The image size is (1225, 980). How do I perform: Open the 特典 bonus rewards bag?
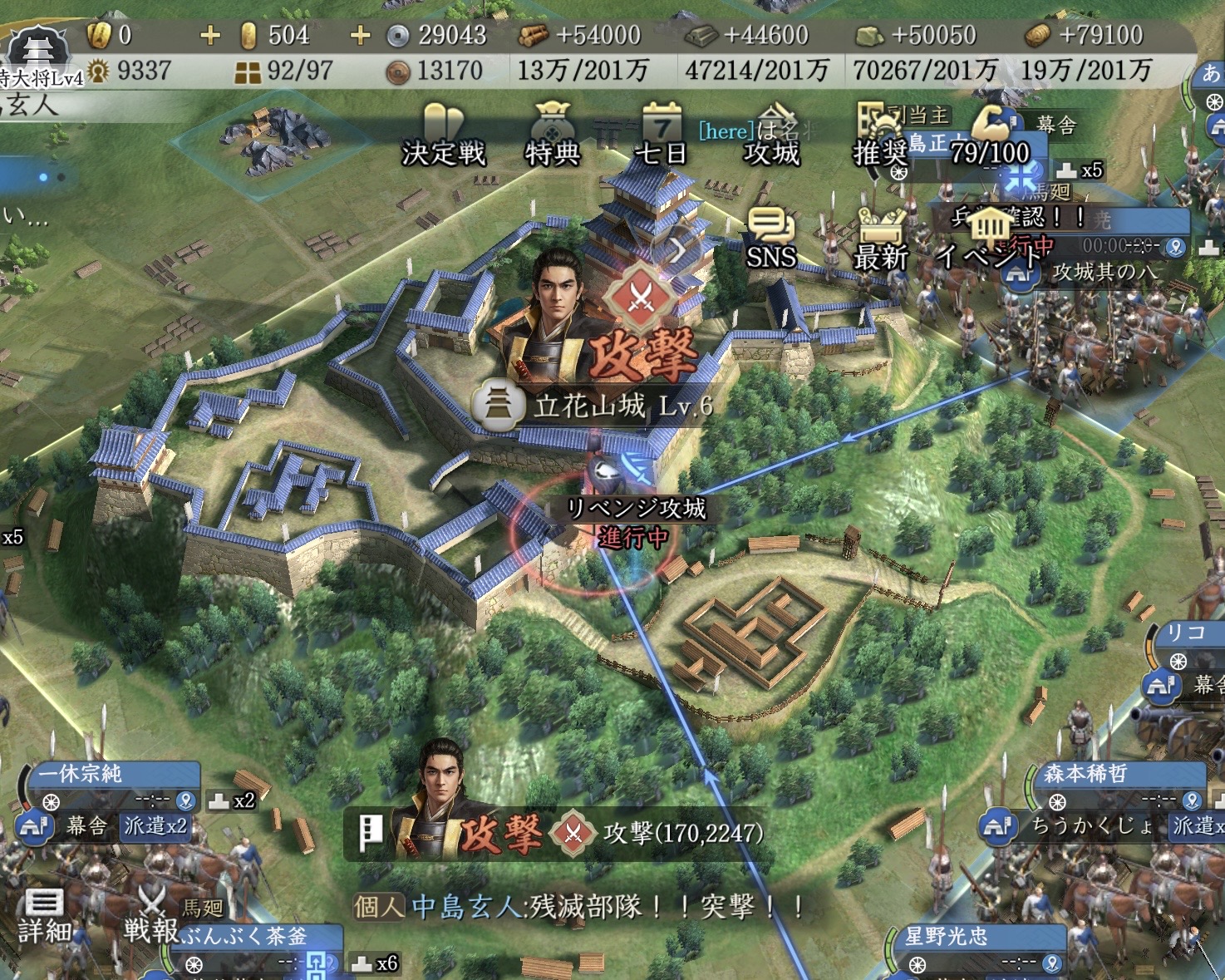[552, 135]
